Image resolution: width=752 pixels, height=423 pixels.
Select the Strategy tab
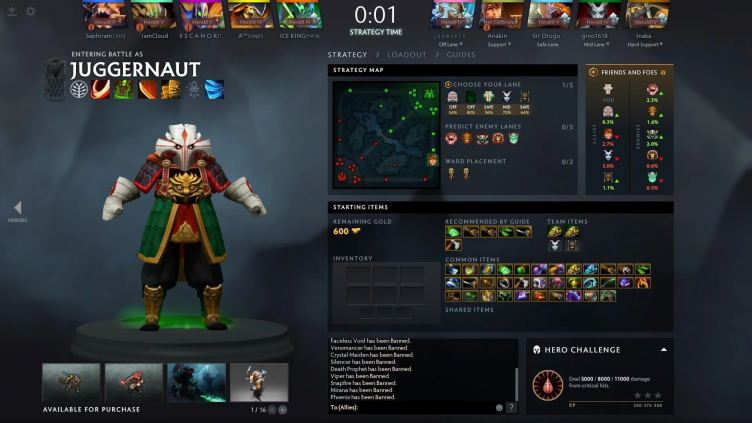click(x=347, y=55)
